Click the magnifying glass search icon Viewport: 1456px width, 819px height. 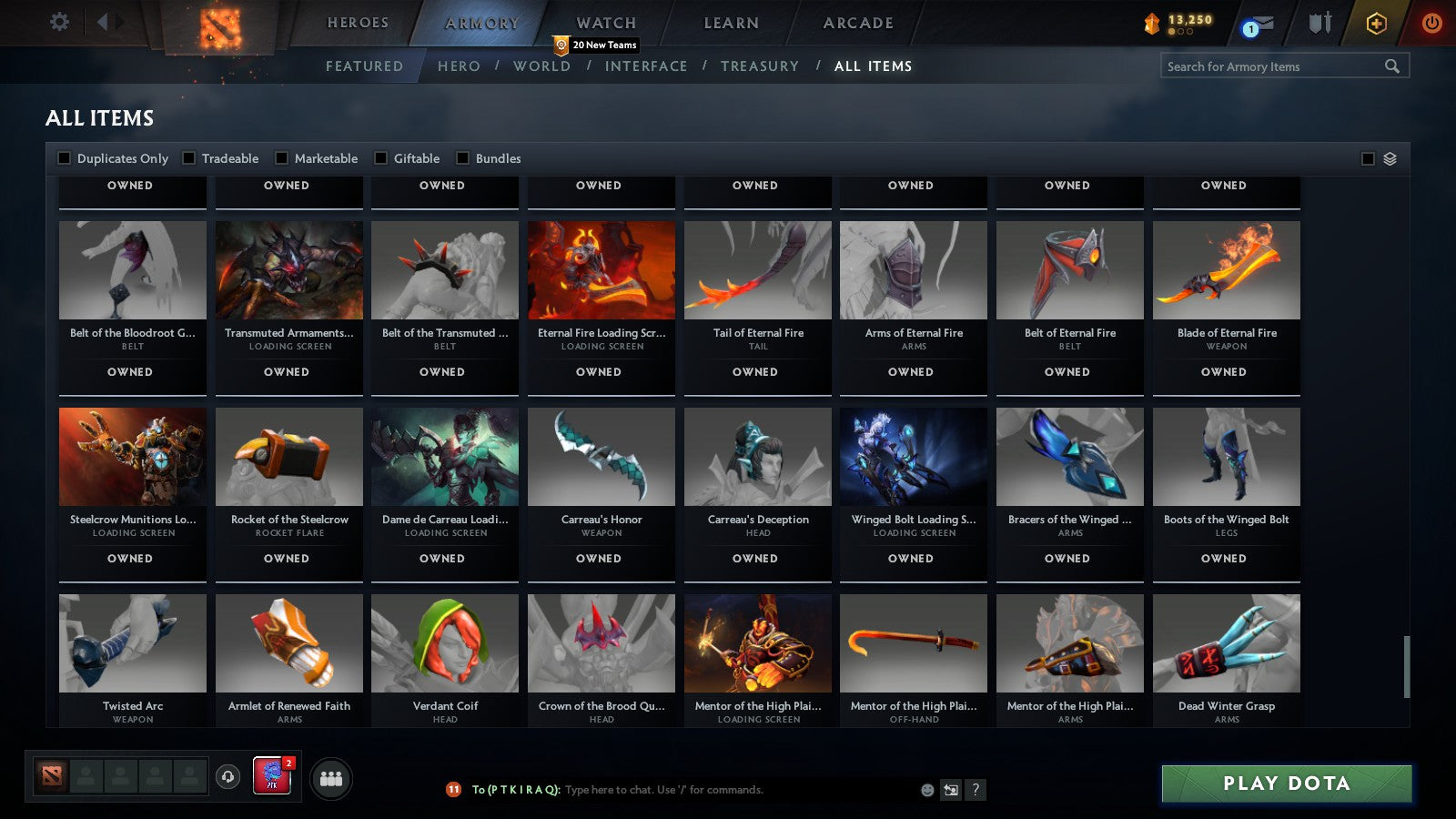coord(1392,66)
